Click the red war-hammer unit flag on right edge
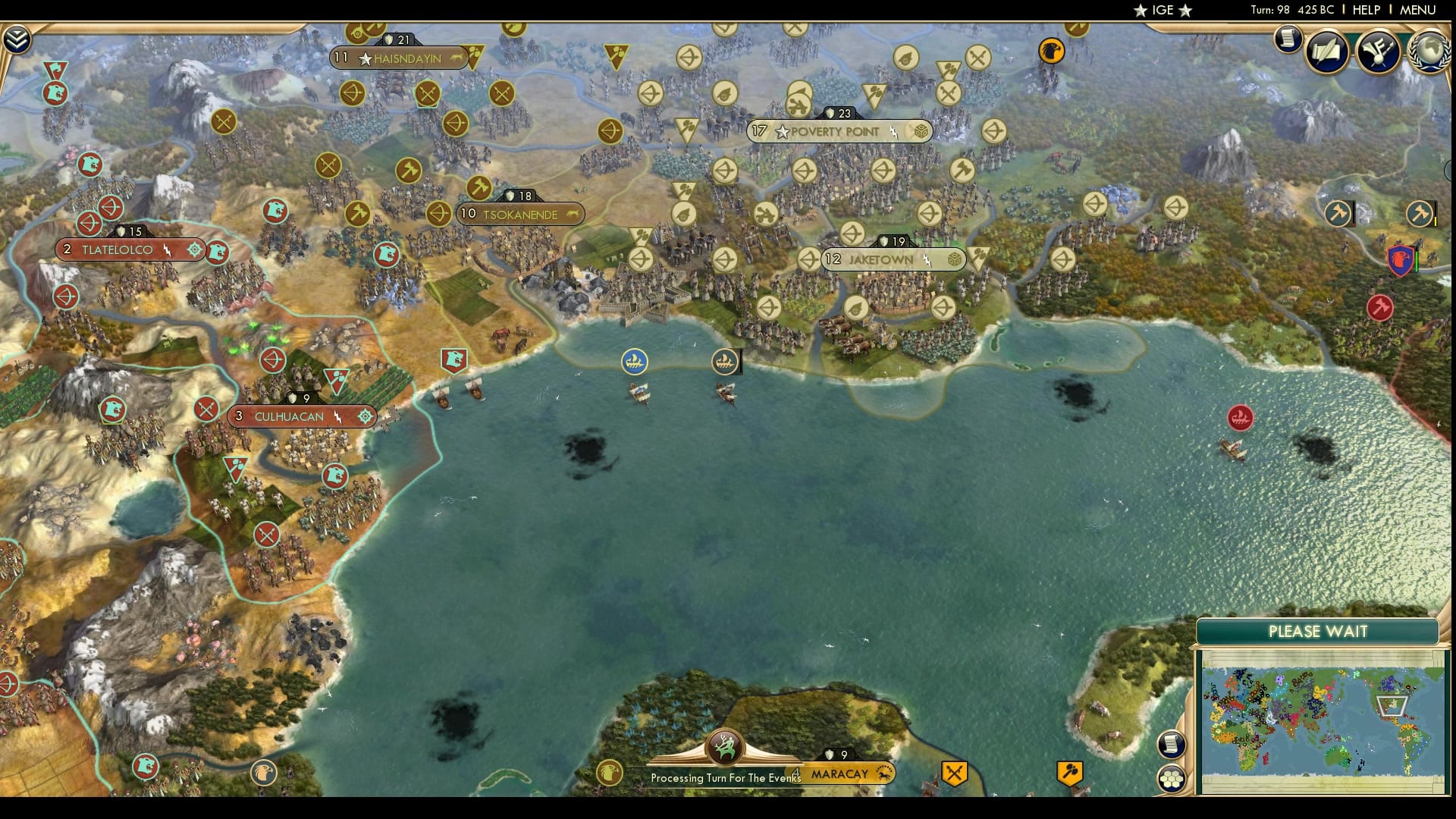This screenshot has height=819, width=1456. pyautogui.click(x=1379, y=307)
